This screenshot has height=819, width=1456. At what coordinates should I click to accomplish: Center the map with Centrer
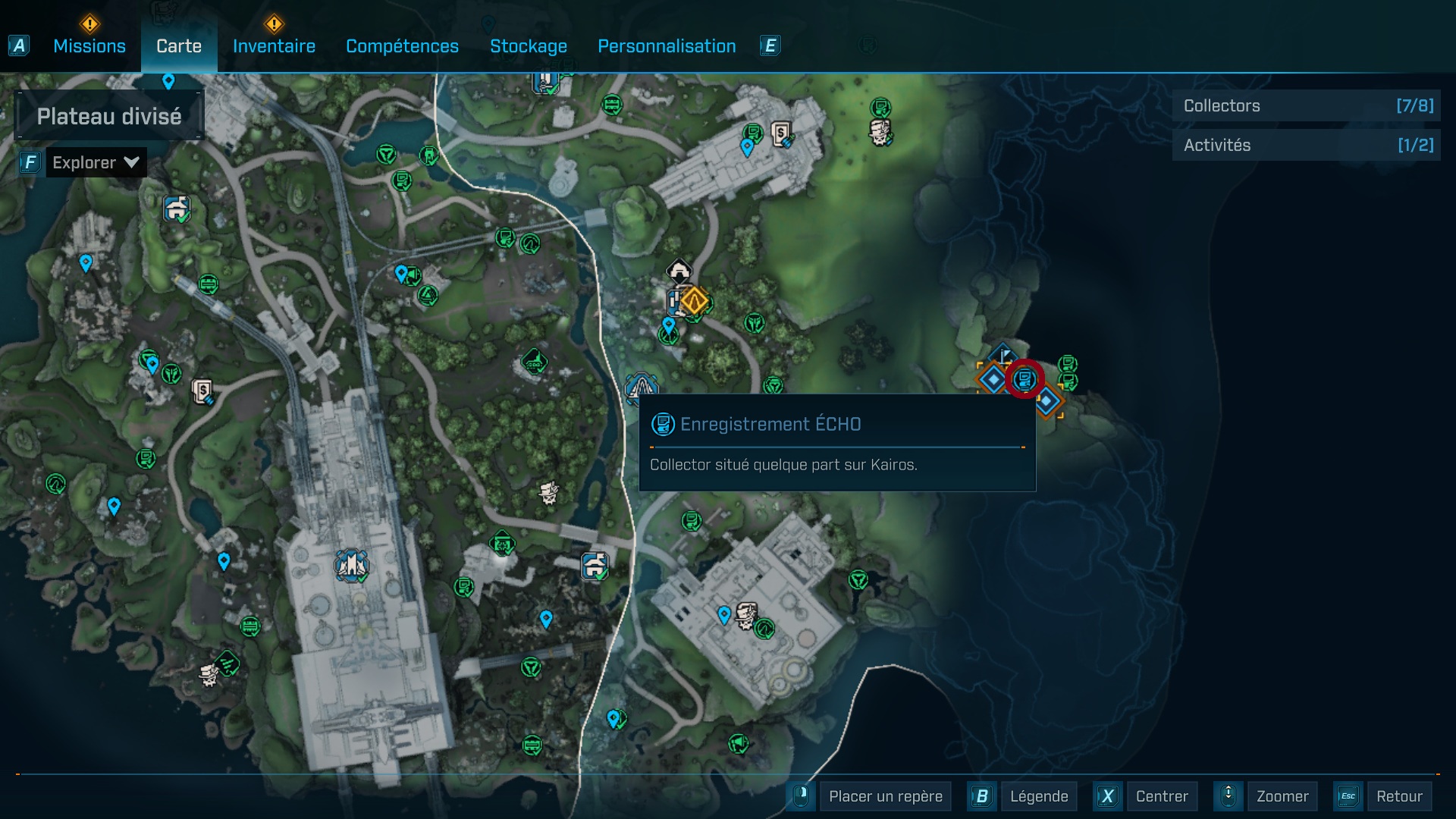[1161, 796]
